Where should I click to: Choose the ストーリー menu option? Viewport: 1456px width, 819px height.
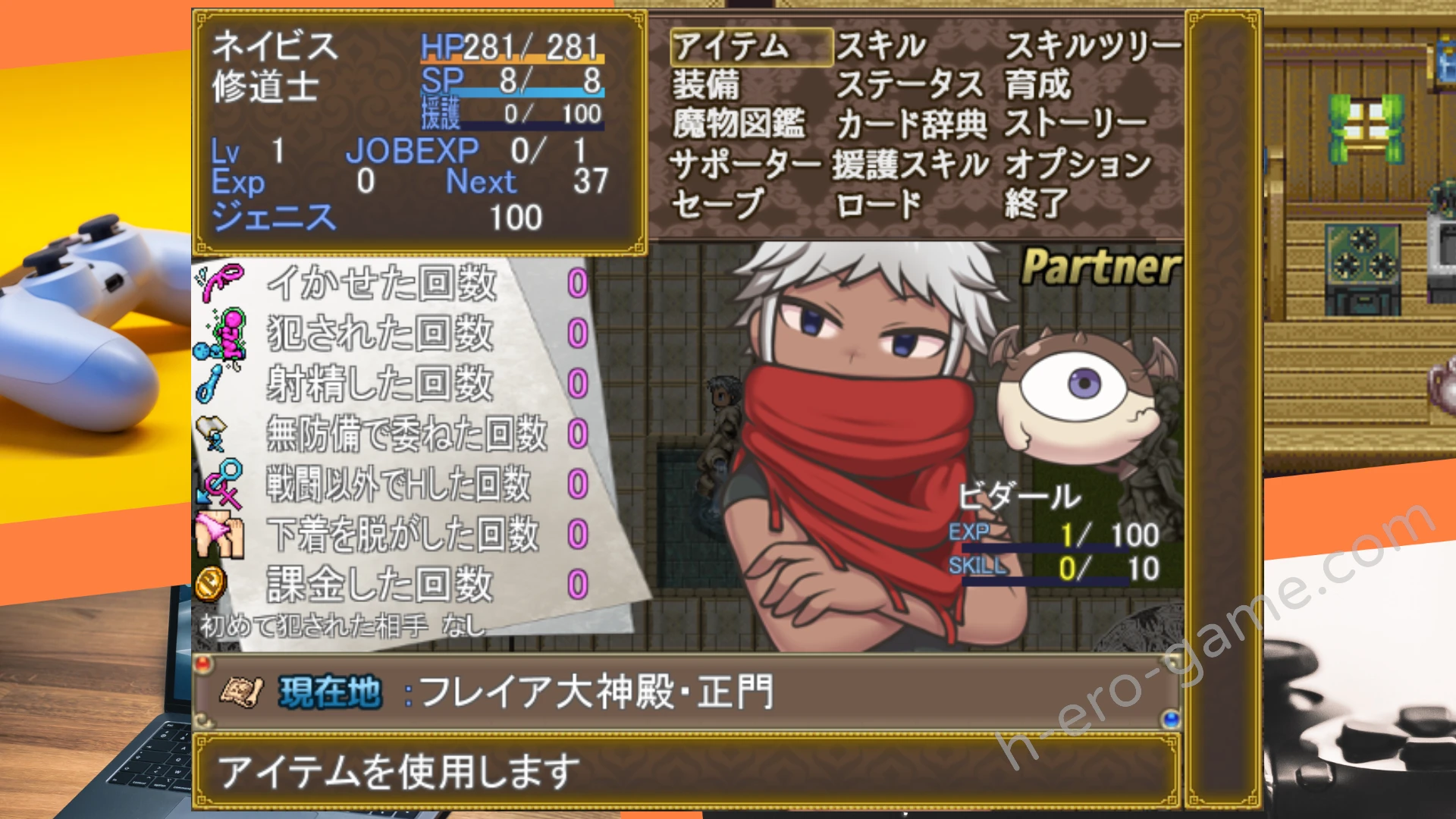click(1075, 124)
